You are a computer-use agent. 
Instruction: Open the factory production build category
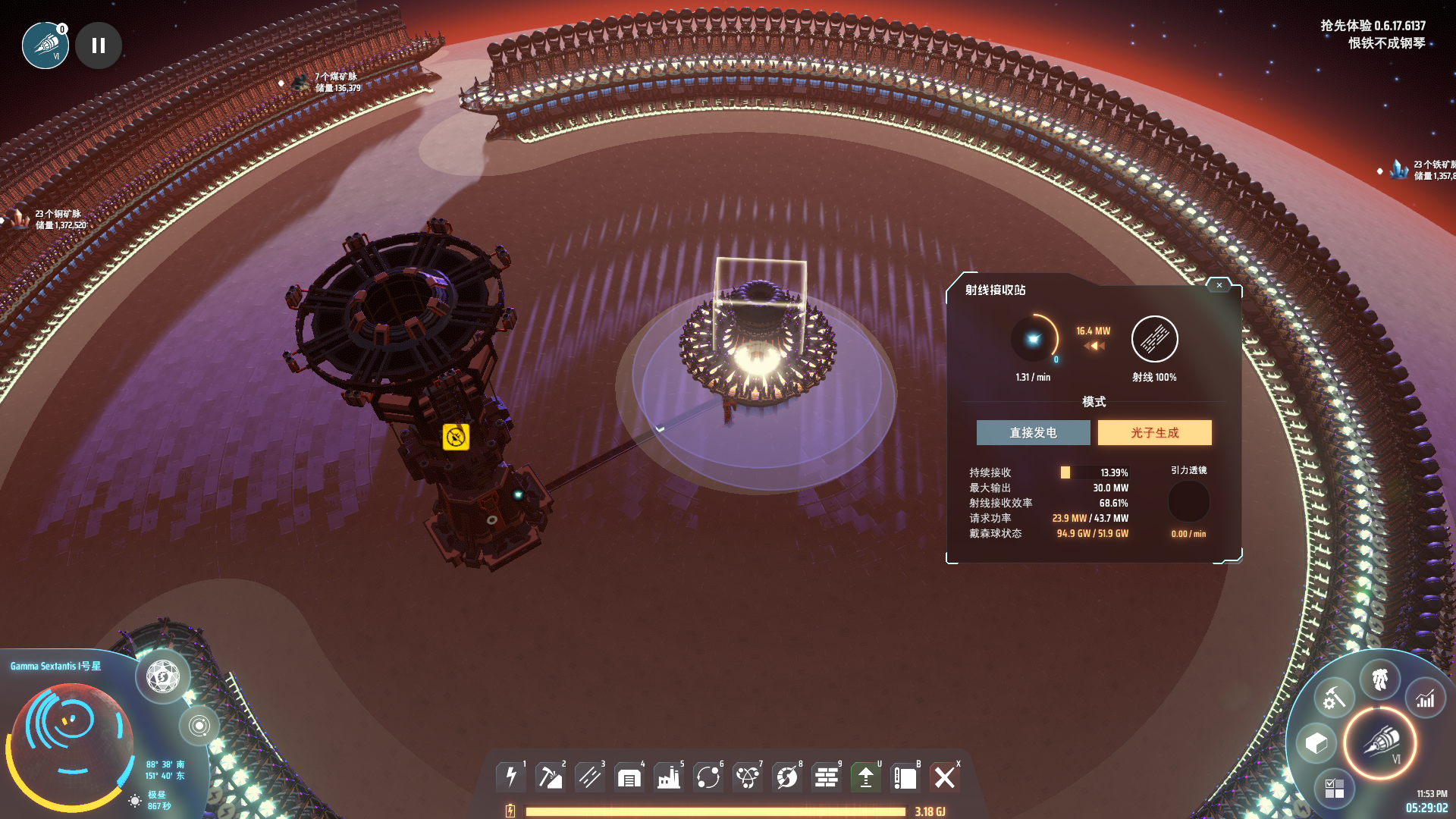point(669,777)
